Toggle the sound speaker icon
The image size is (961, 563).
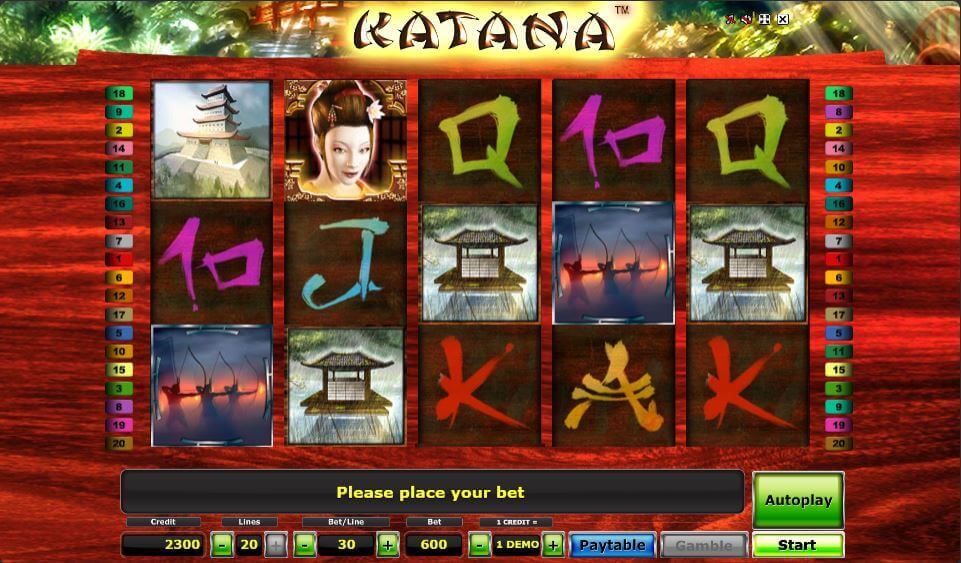coord(748,19)
